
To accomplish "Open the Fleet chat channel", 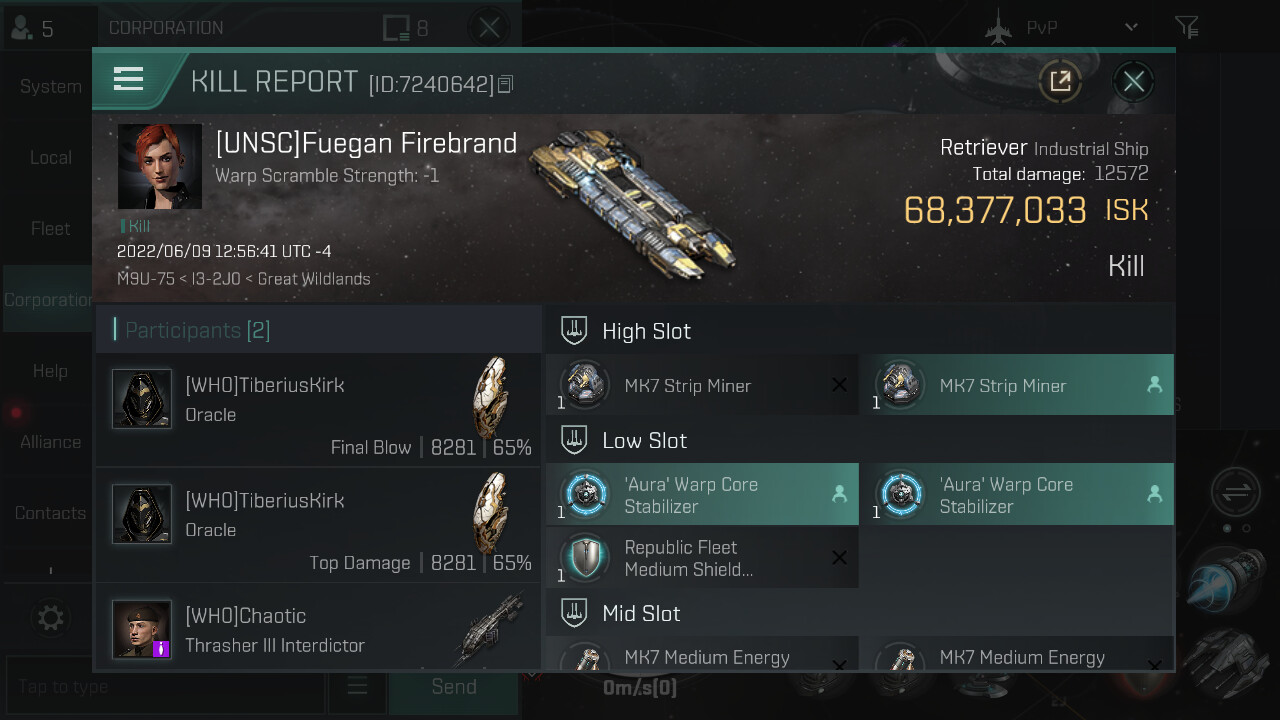I will (x=50, y=229).
